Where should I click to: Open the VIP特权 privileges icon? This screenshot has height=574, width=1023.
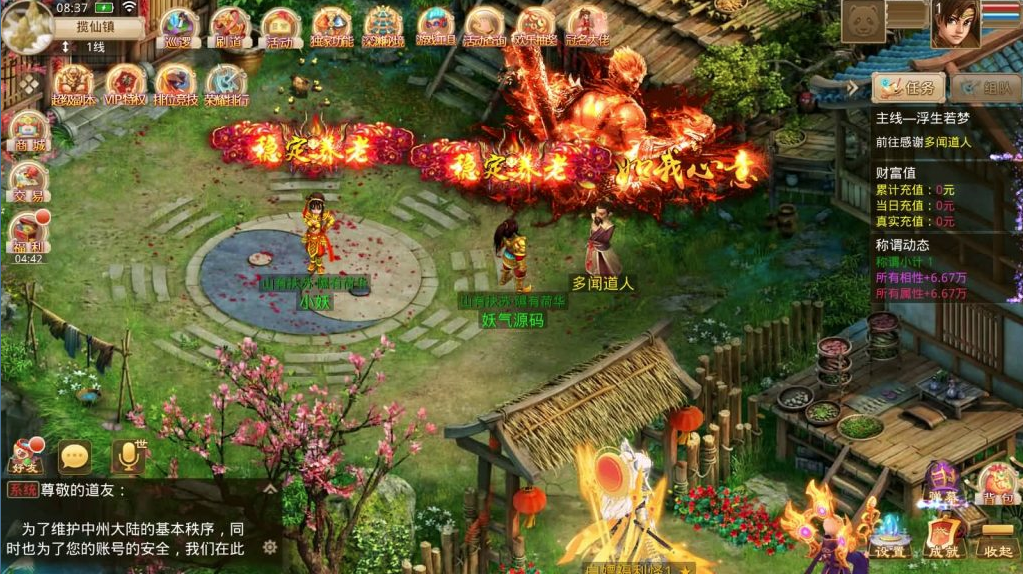125,86
